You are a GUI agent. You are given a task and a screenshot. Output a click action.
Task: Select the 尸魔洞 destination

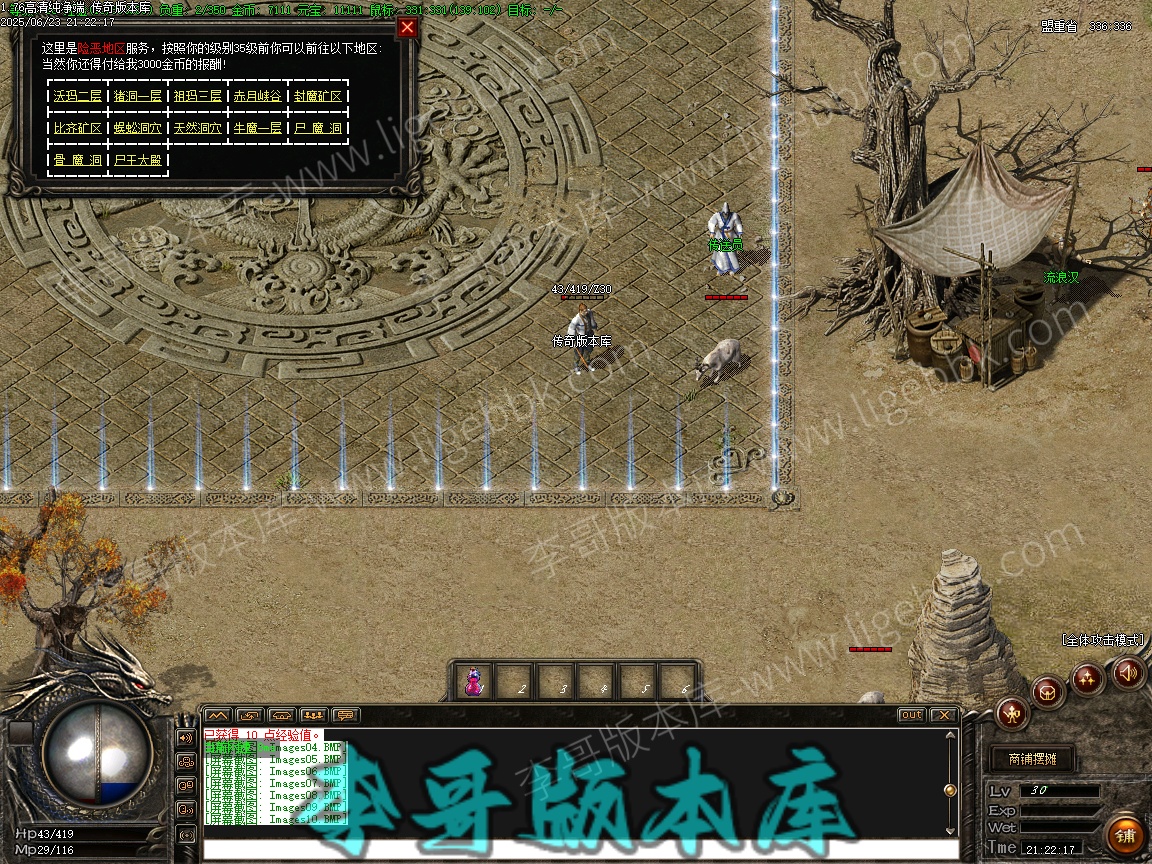pos(318,128)
